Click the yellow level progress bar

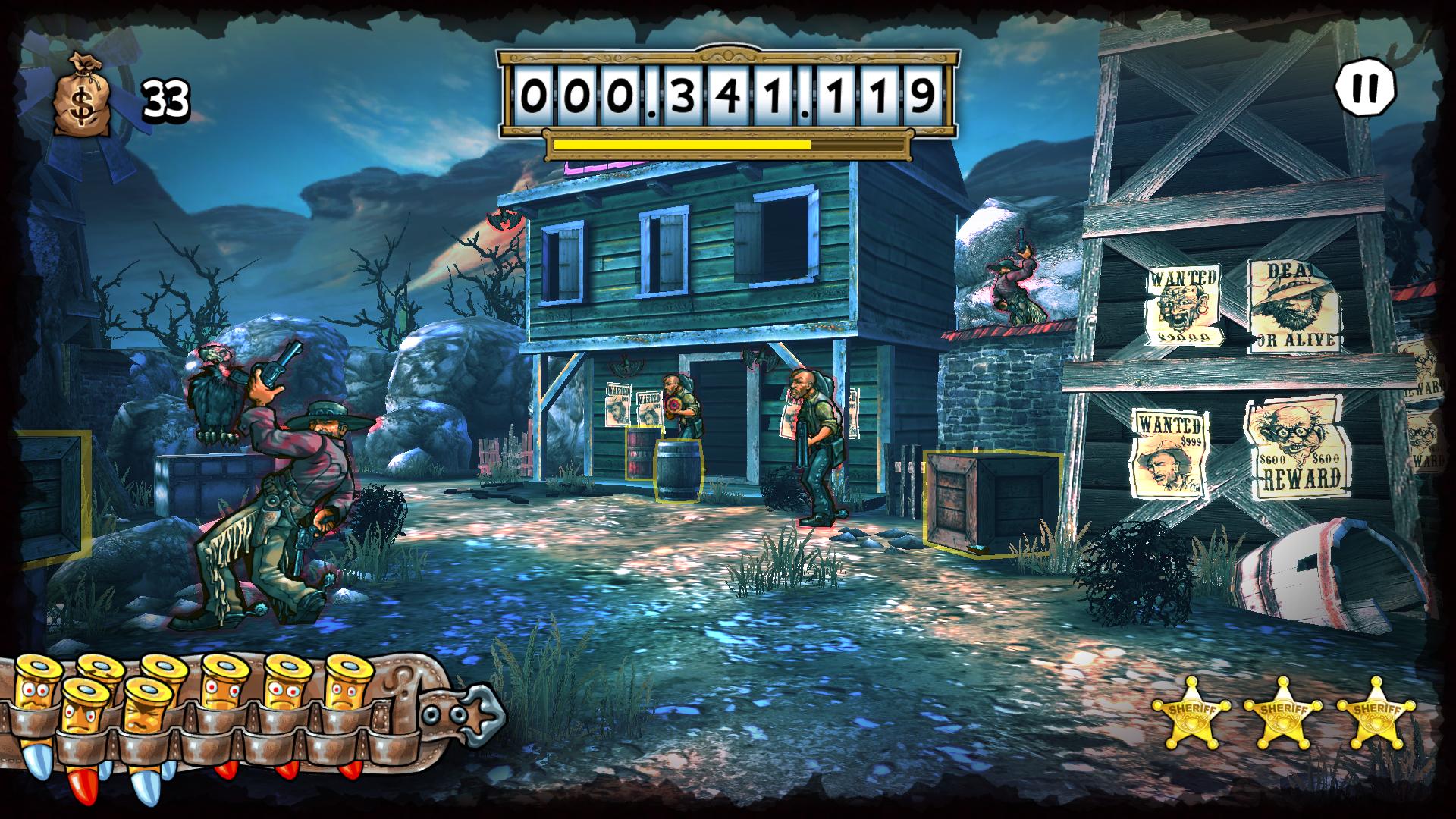pyautogui.click(x=681, y=143)
